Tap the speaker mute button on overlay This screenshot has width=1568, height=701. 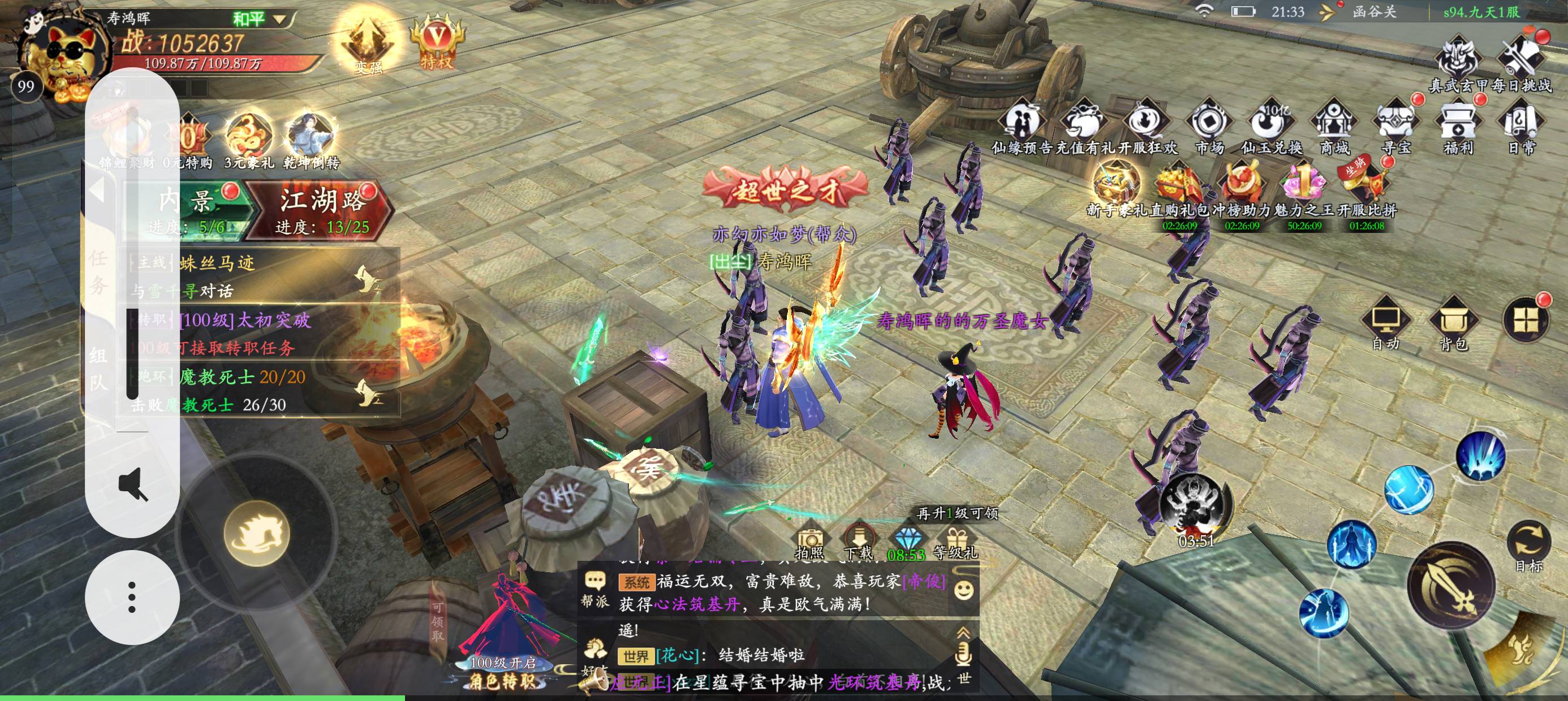(x=132, y=484)
